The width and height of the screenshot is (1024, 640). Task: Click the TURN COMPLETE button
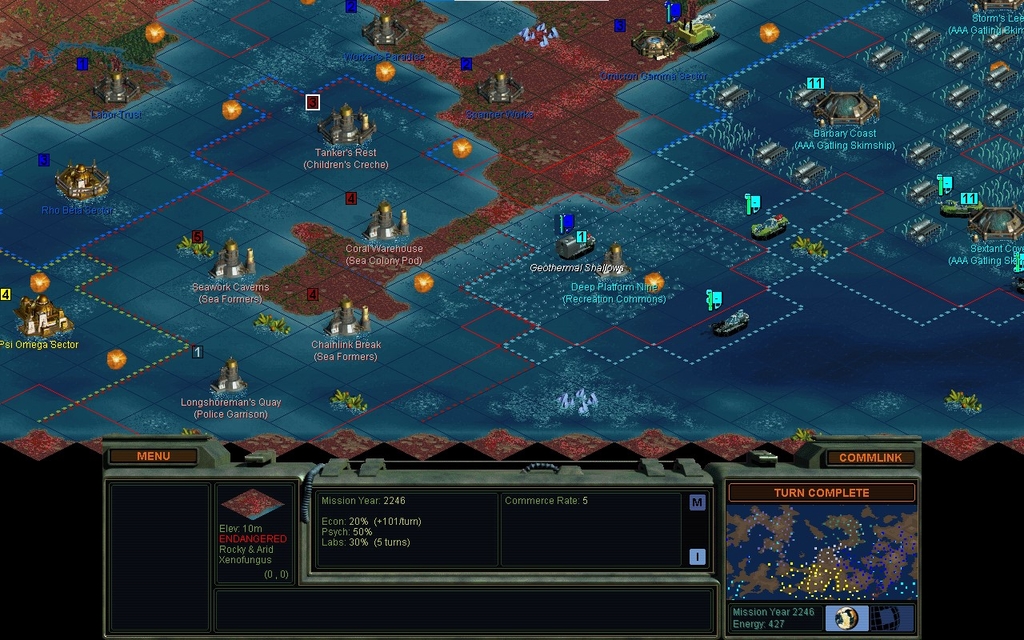821,493
